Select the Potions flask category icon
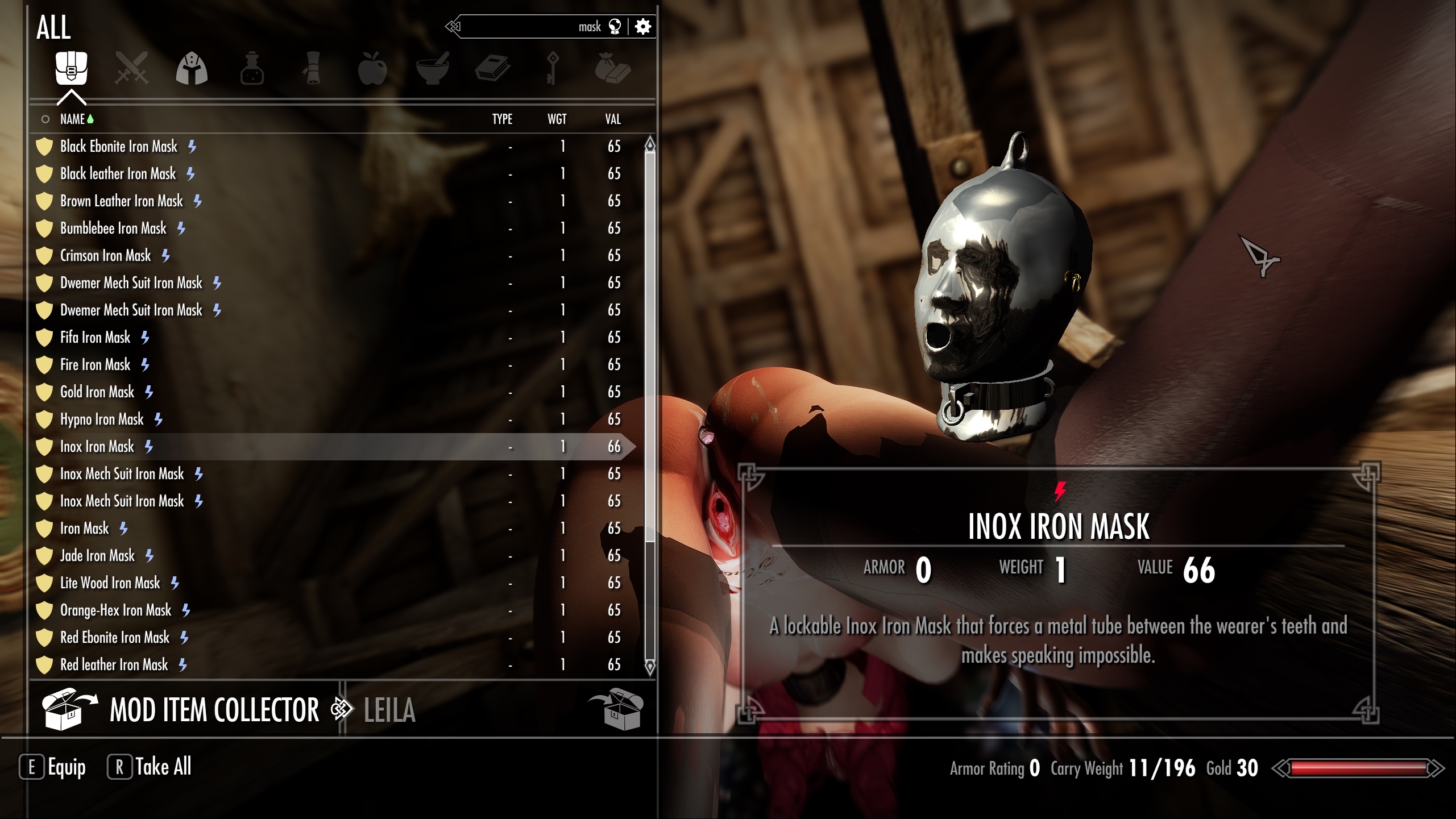 click(x=252, y=68)
